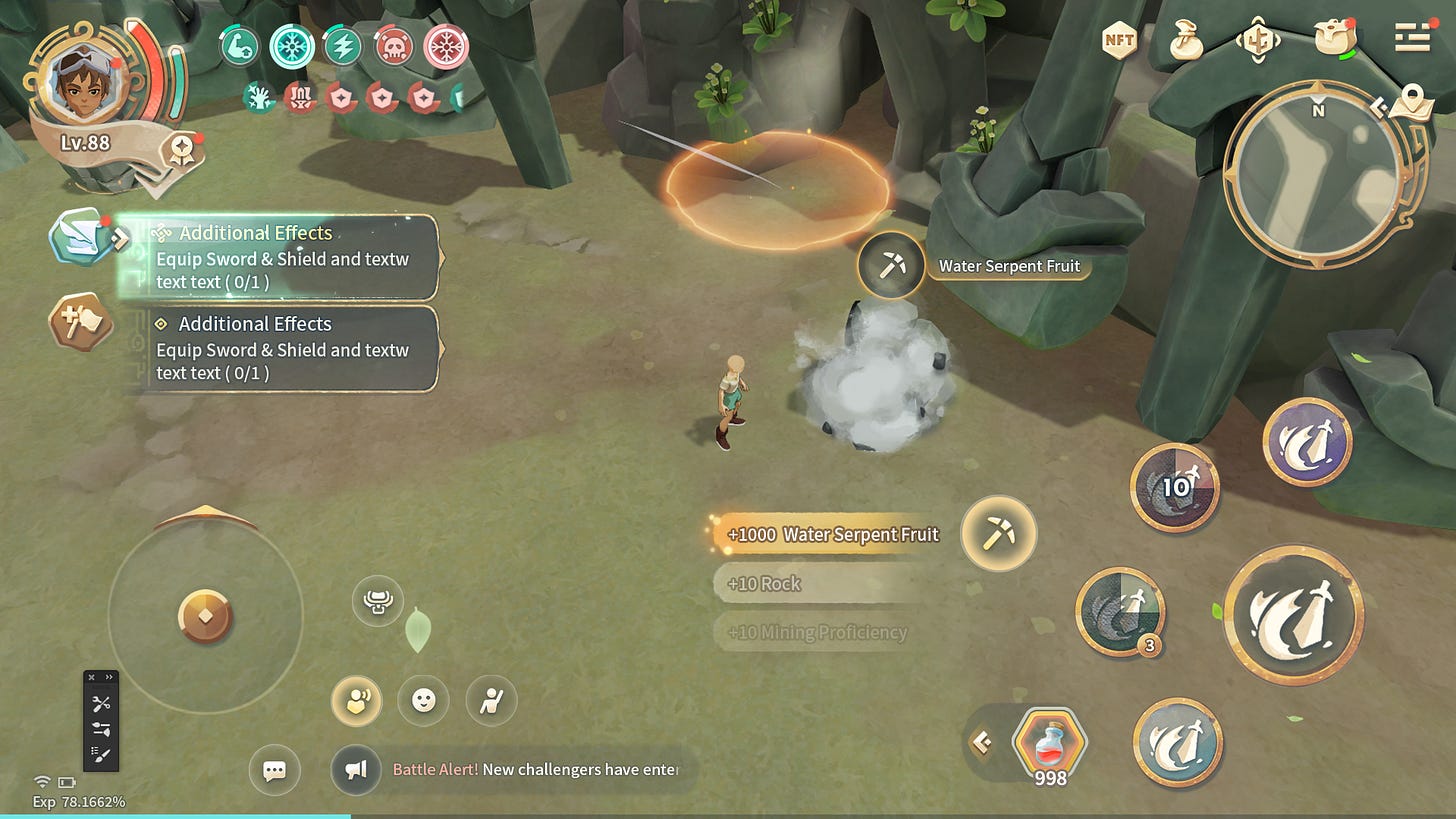Open the backpack inventory

[1334, 40]
